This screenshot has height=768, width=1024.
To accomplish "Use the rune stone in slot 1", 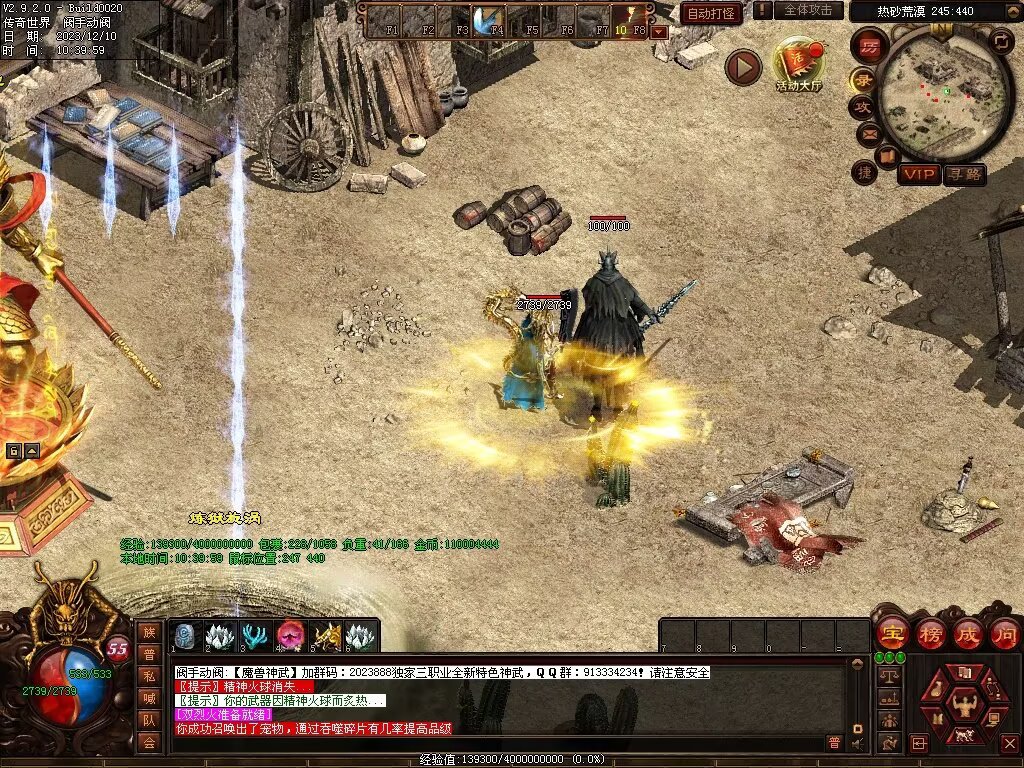I will (x=186, y=635).
